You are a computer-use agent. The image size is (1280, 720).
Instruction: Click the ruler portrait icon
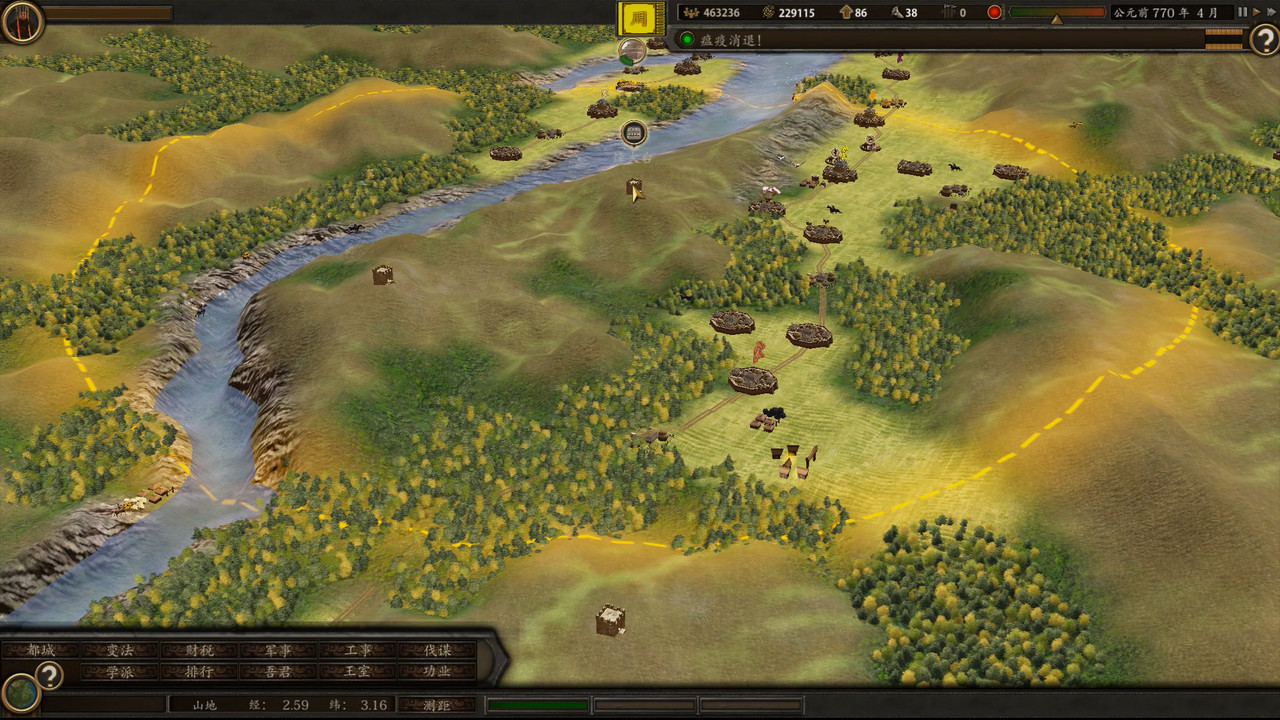(21, 21)
